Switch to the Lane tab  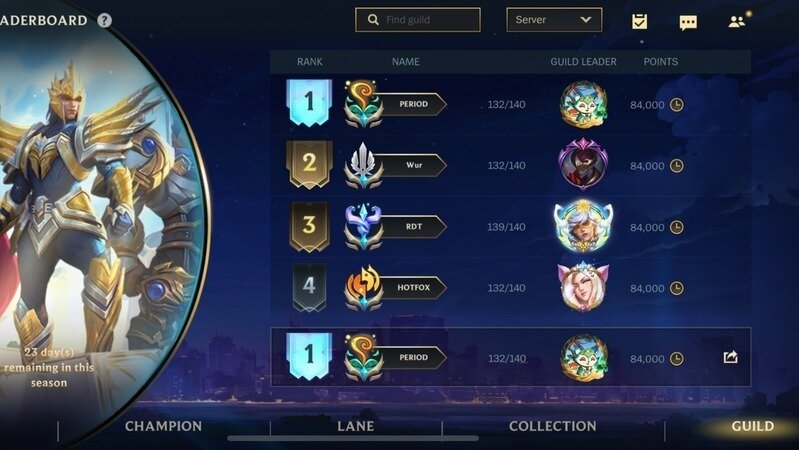click(355, 427)
